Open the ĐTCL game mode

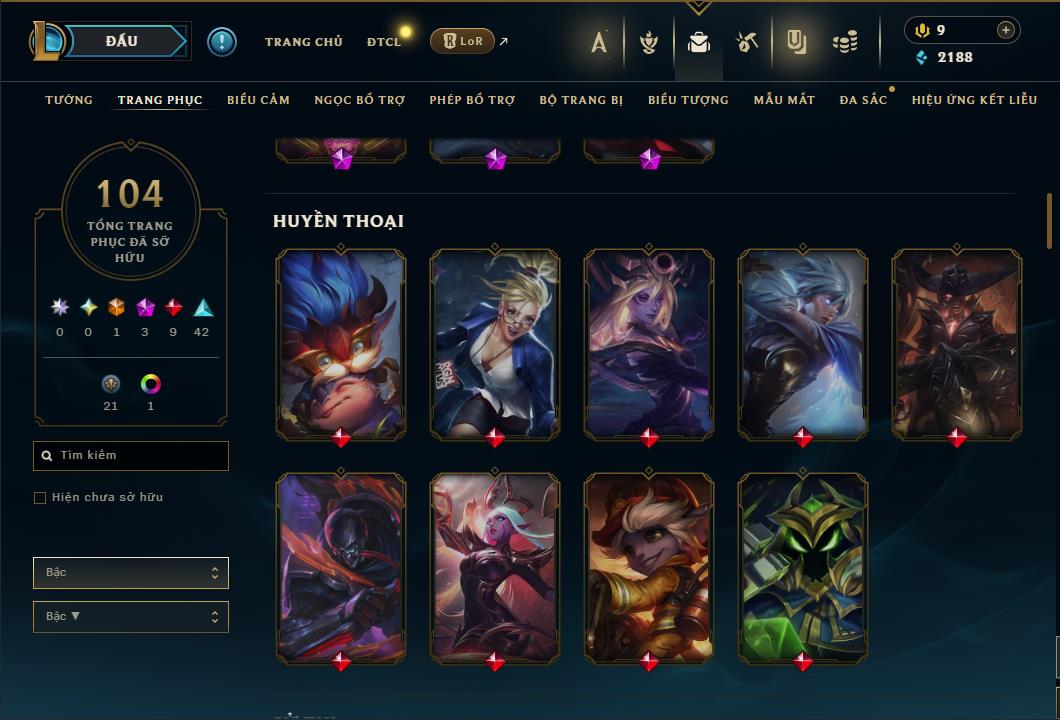click(384, 42)
